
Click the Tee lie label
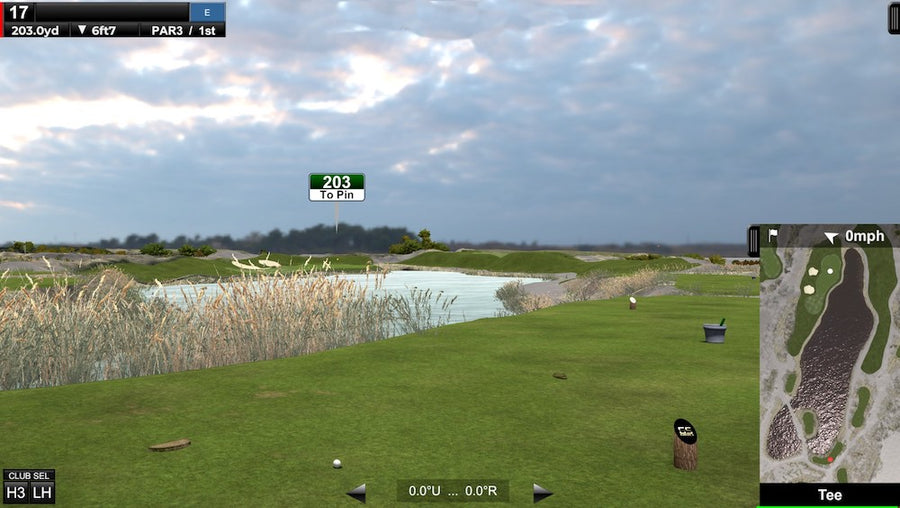[829, 495]
